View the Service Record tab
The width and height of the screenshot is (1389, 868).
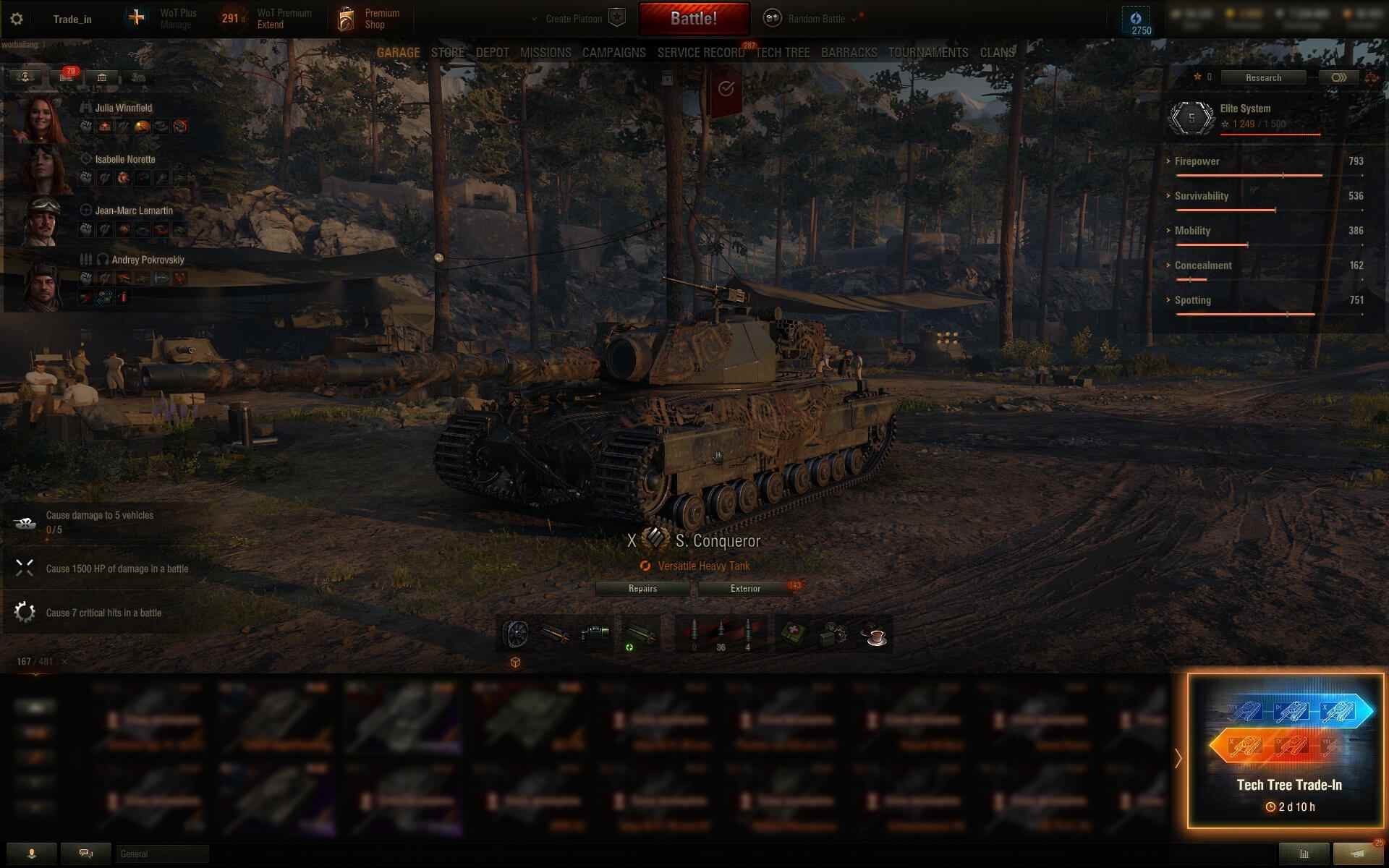click(700, 53)
